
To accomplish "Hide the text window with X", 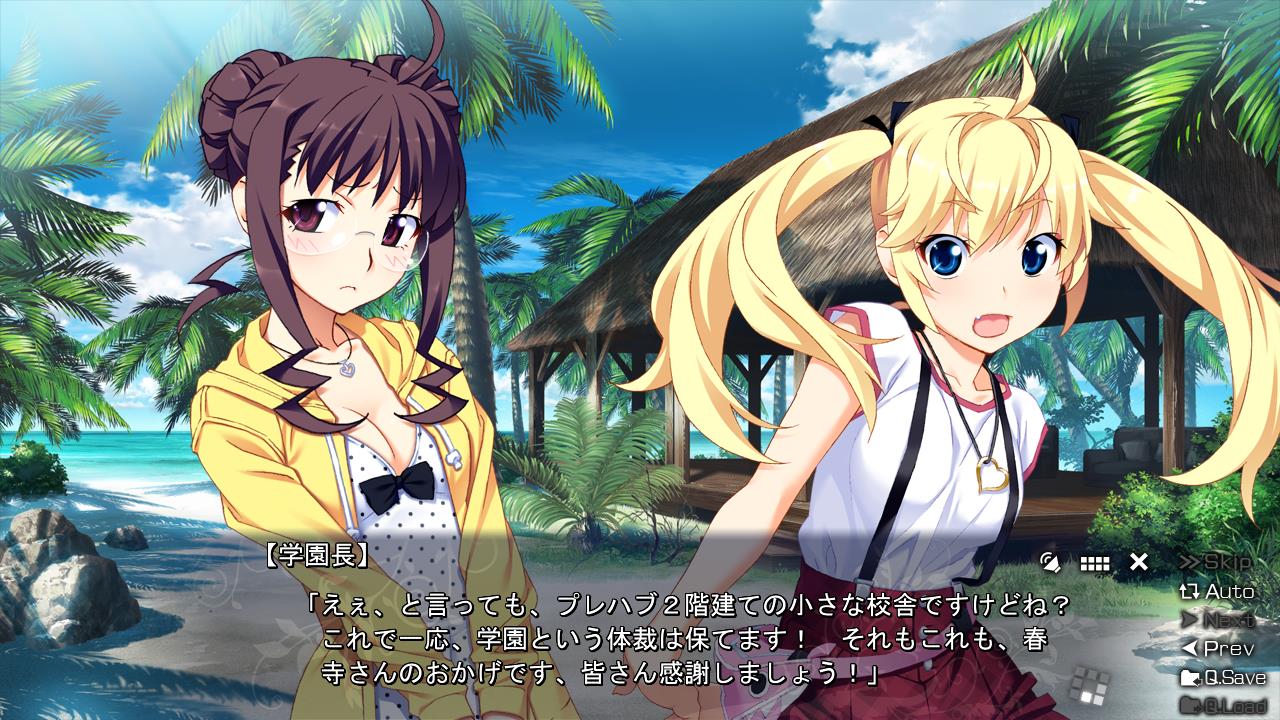I will pyautogui.click(x=1138, y=562).
